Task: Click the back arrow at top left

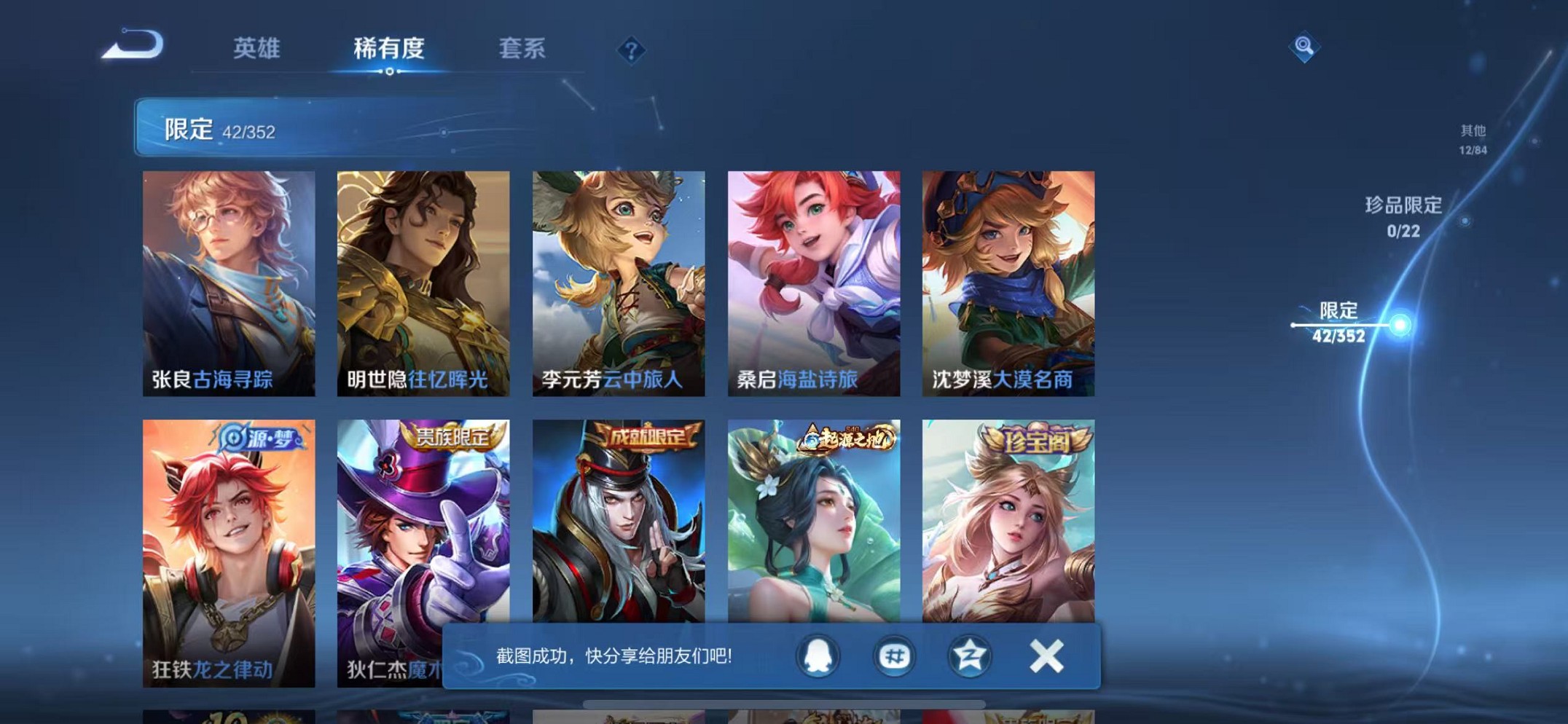Action: tap(131, 45)
